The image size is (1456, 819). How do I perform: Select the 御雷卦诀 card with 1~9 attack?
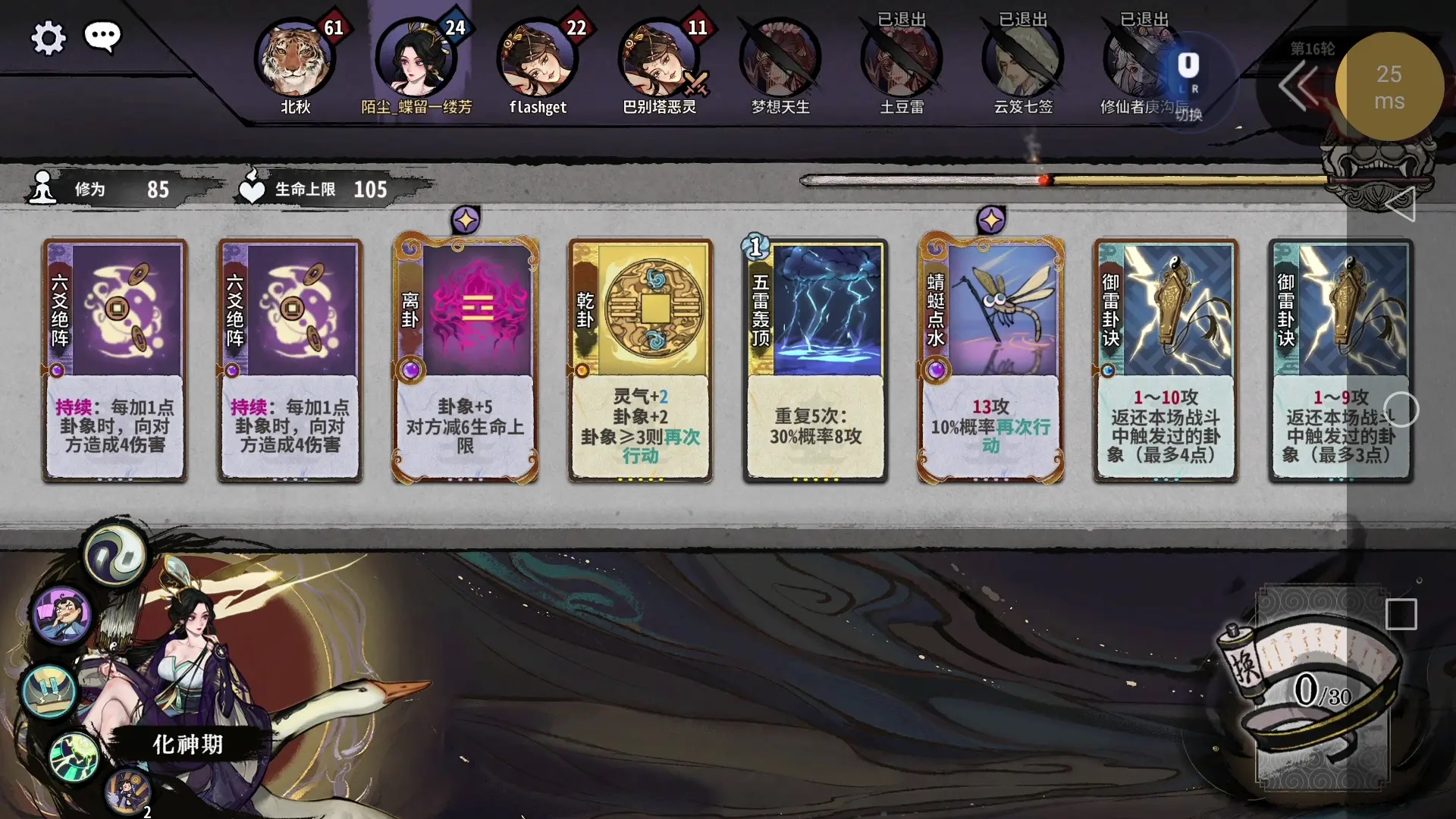pos(1340,360)
